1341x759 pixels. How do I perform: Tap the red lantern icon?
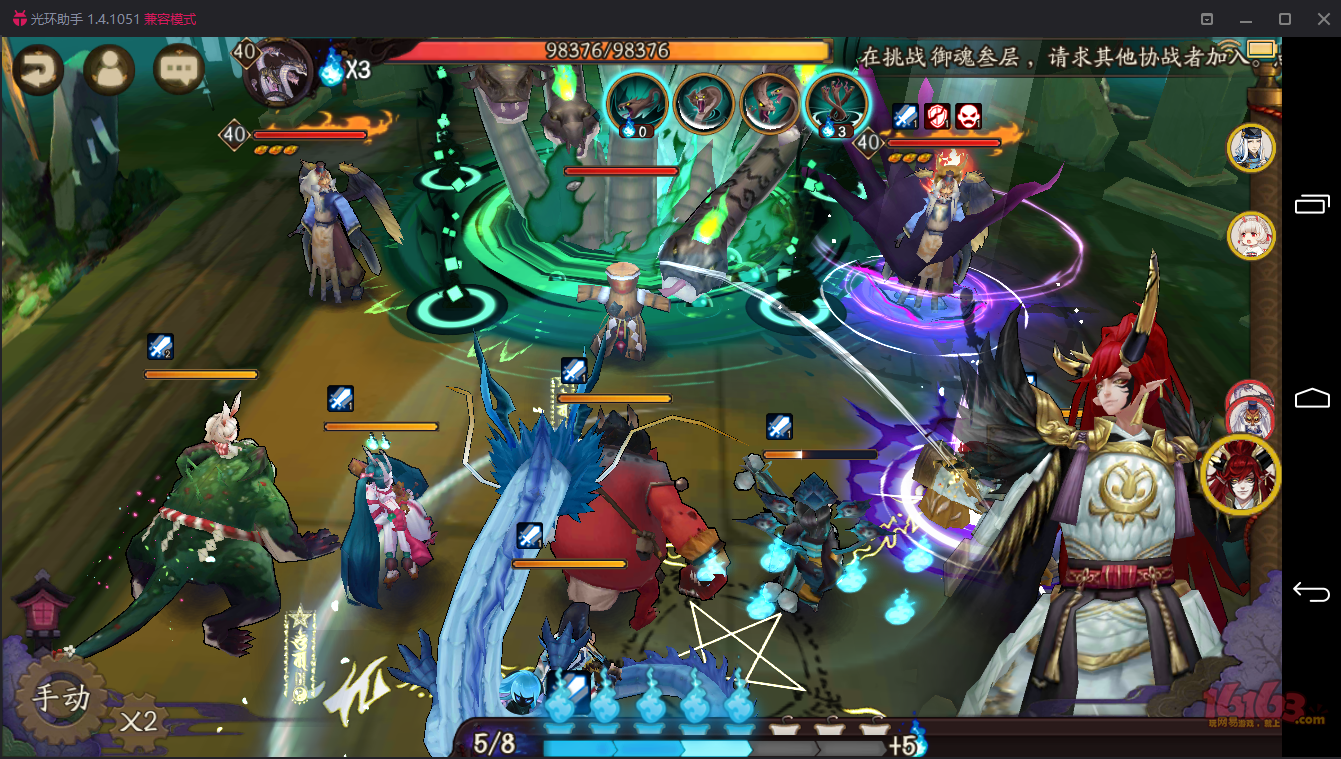(x=42, y=604)
